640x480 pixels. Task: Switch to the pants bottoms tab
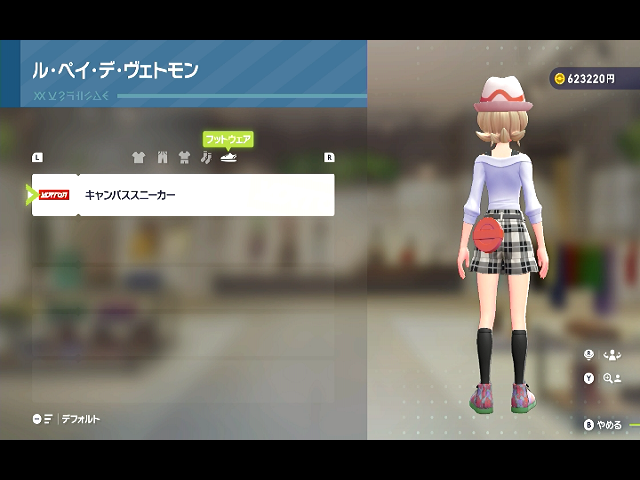161,157
